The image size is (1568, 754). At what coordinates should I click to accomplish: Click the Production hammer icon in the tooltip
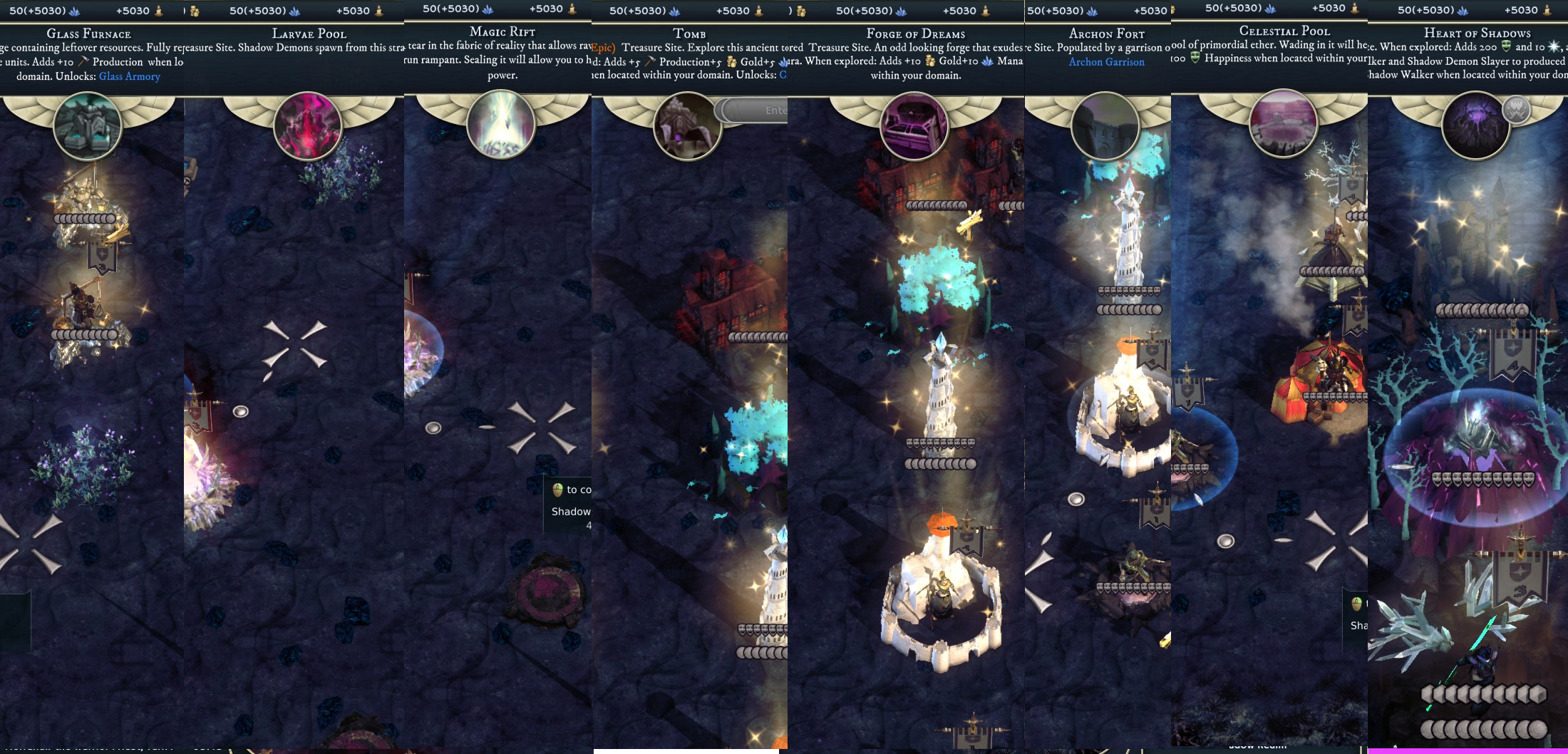82,62
